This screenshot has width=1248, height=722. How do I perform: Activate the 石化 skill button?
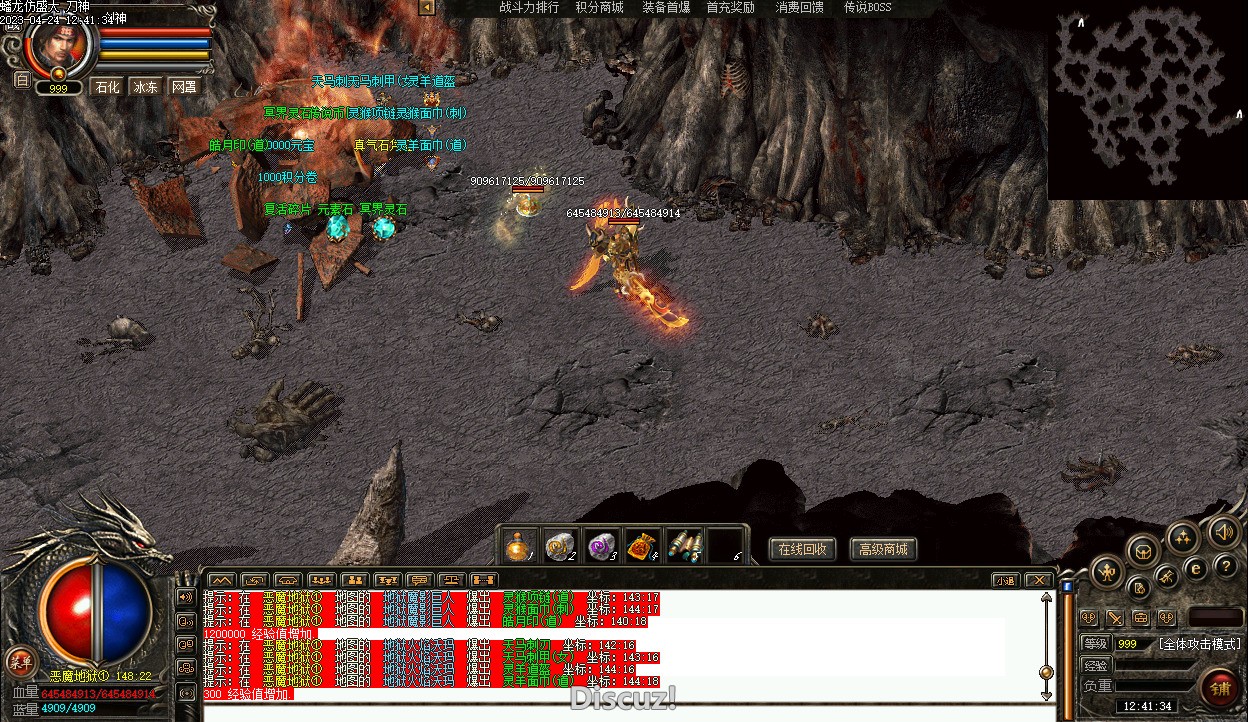pyautogui.click(x=106, y=87)
